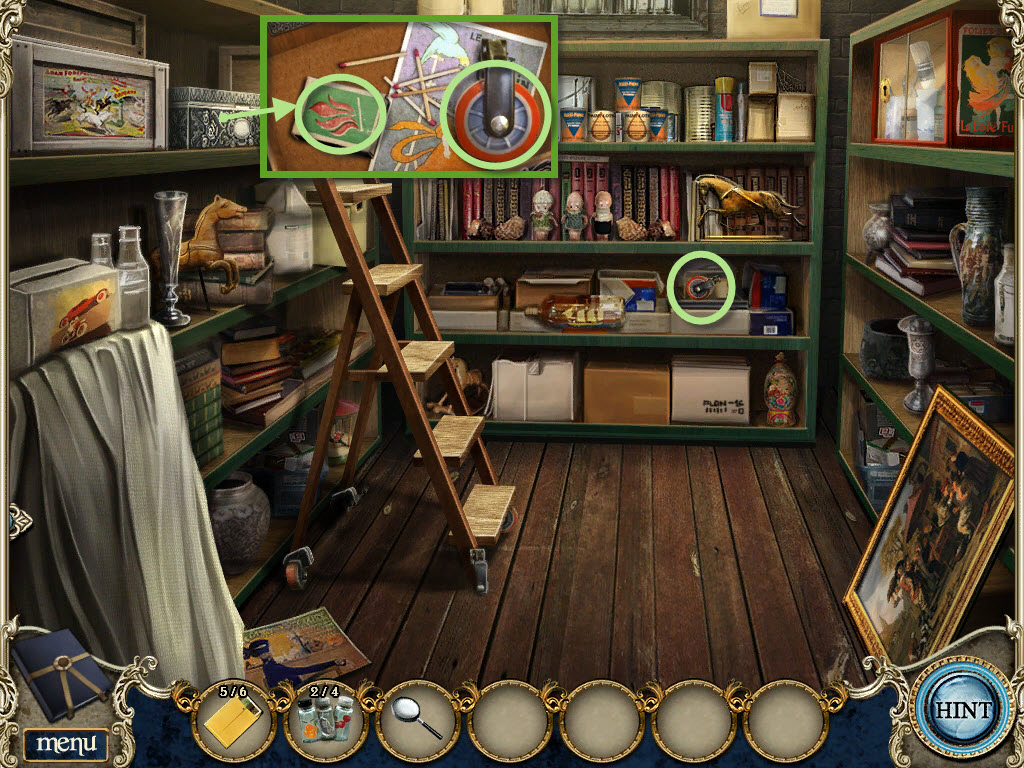Open the blue journal book
This screenshot has height=768, width=1024.
tap(60, 670)
